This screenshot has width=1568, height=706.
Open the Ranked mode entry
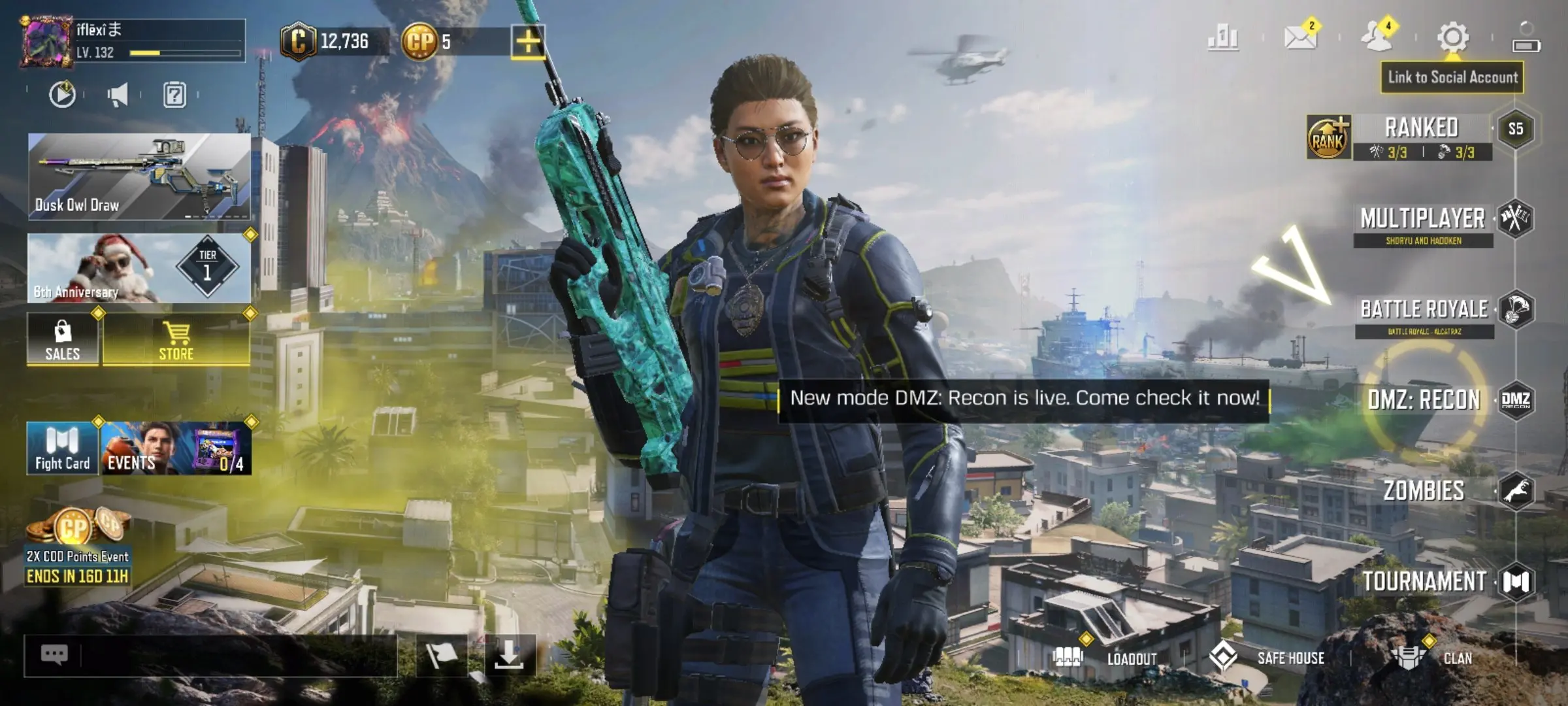[1422, 128]
